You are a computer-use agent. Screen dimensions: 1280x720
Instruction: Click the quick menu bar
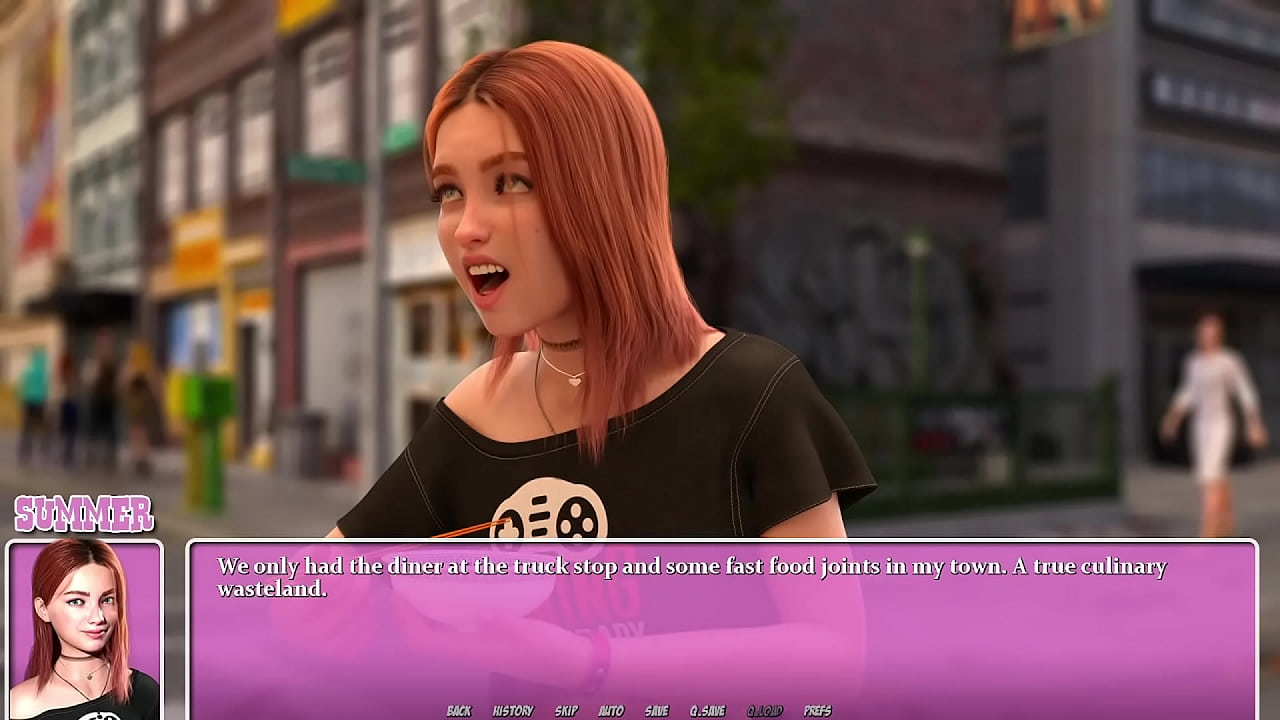[640, 710]
